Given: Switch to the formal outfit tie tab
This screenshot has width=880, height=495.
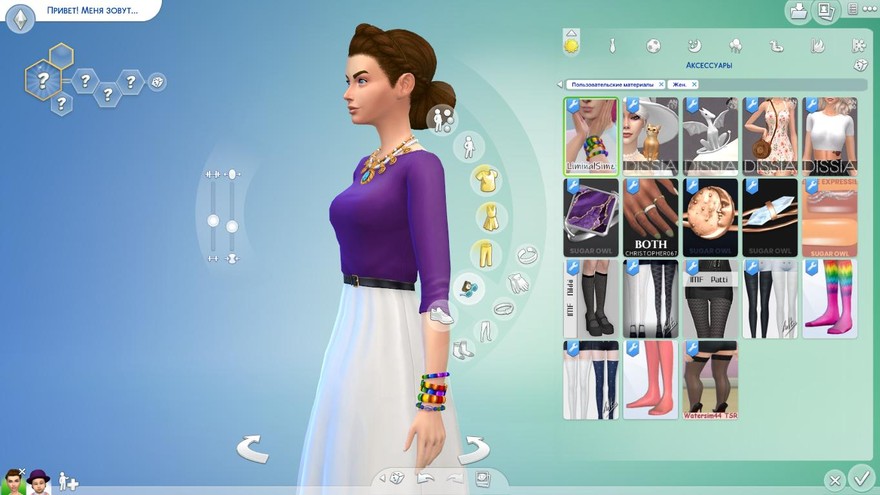Looking at the screenshot, I should click(613, 46).
